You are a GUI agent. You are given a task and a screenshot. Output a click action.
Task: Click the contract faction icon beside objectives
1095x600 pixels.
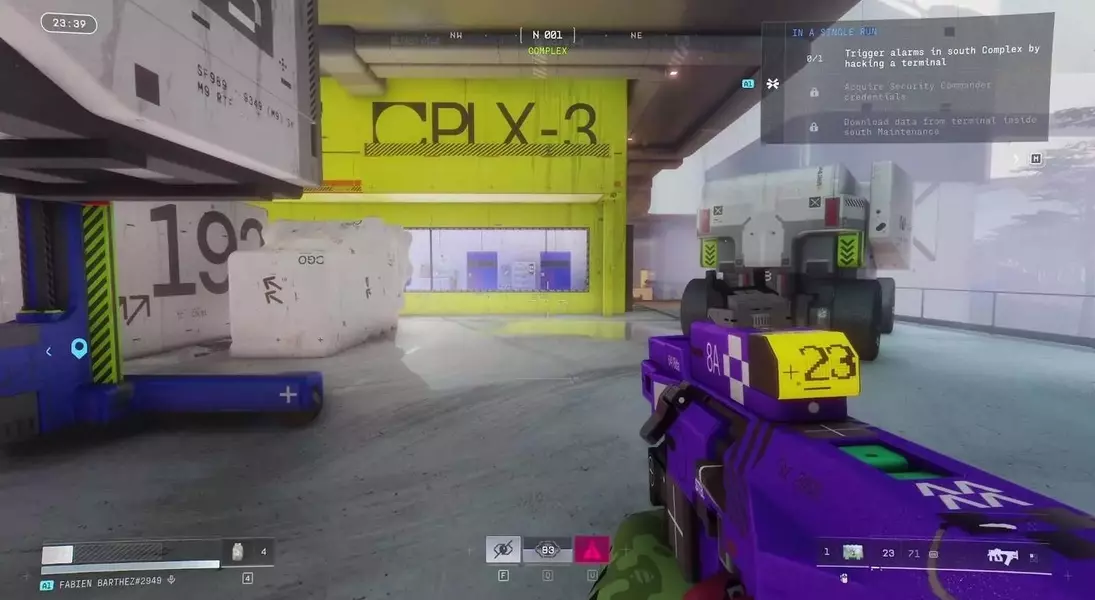[x=773, y=84]
